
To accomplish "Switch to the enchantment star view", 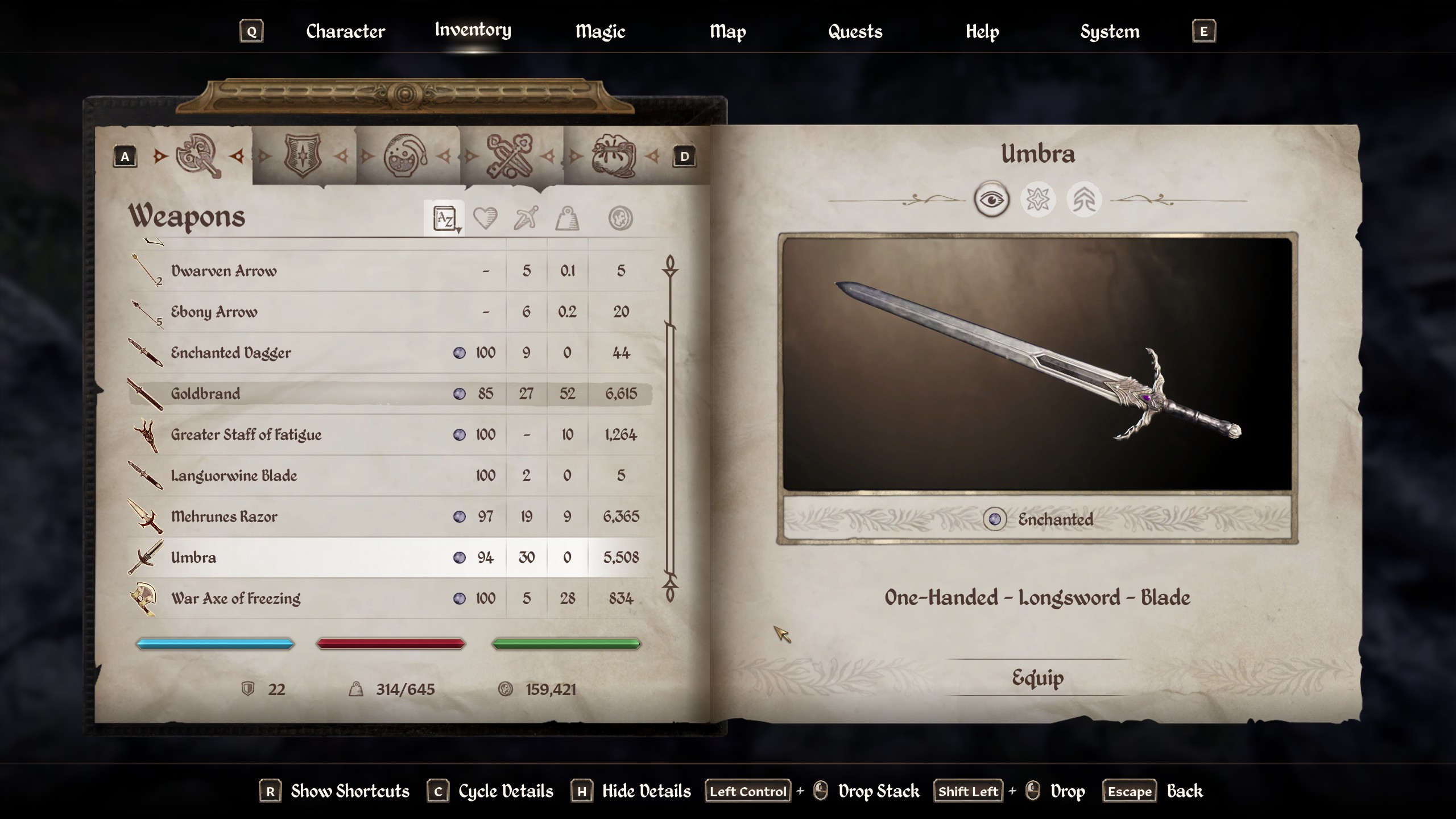I will point(1039,200).
